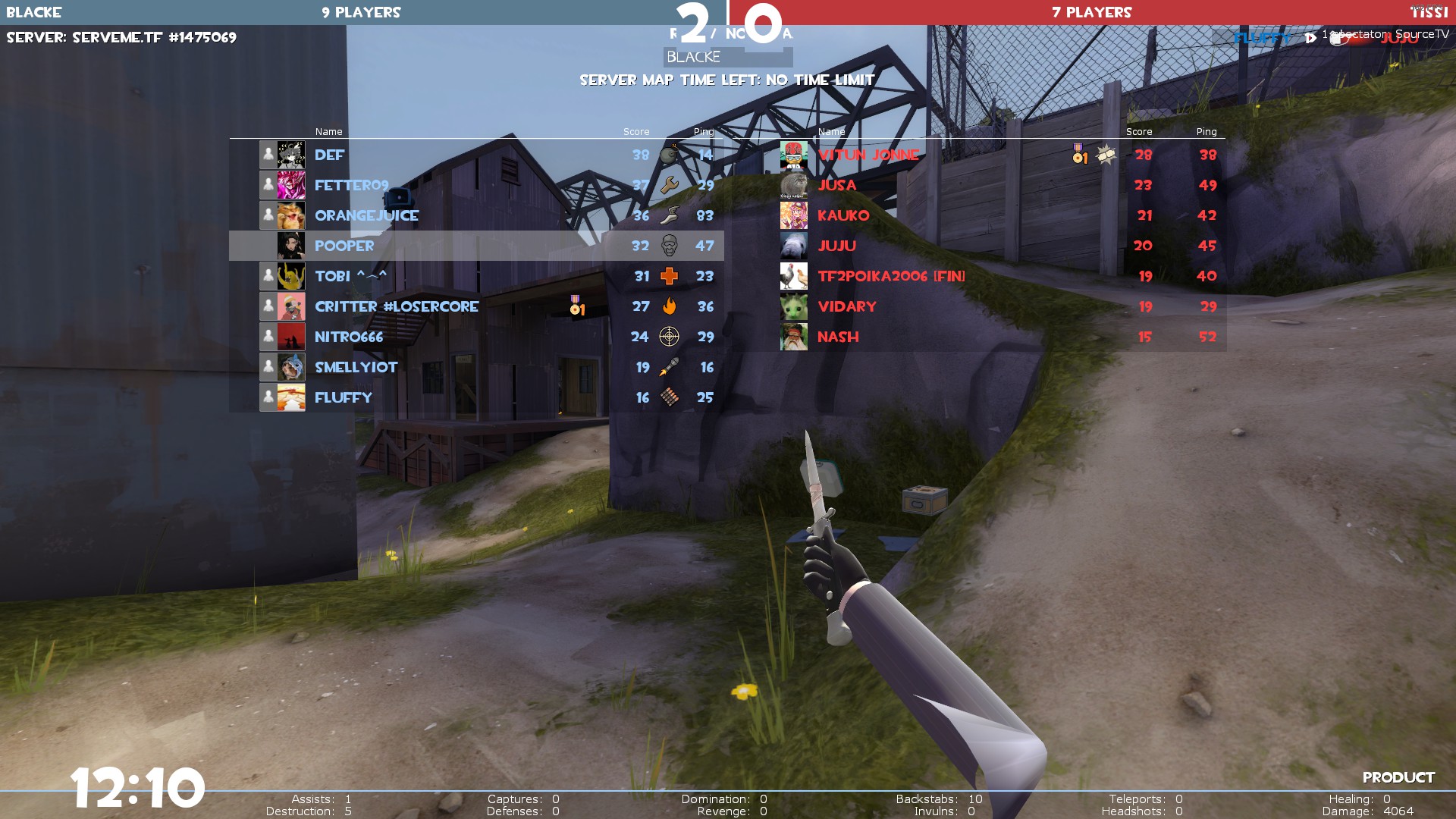Viewport: 1456px width, 819px height.
Task: Select player DEF in the scoreboard
Action: [330, 155]
